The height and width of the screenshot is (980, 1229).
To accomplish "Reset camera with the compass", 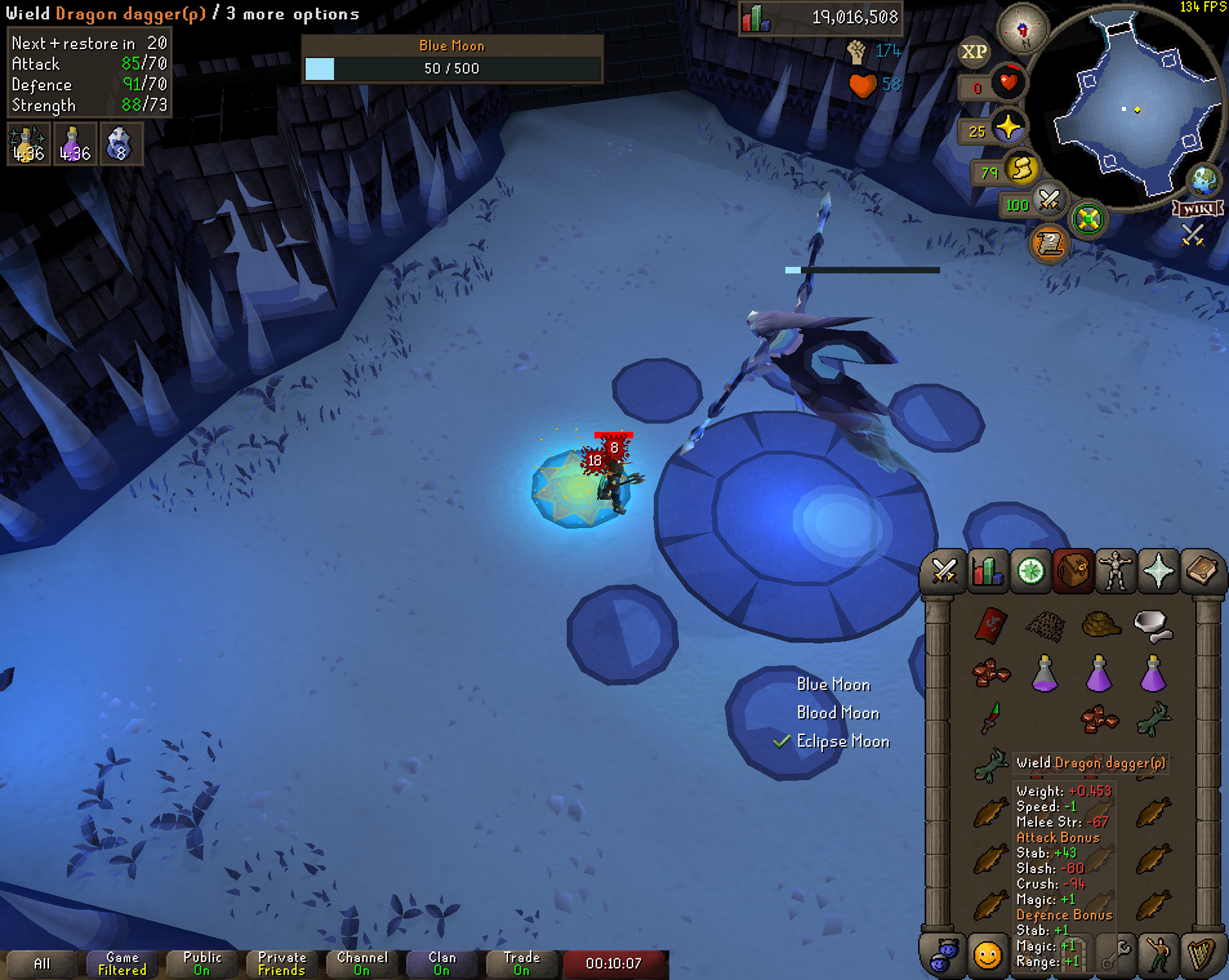I will pyautogui.click(x=1023, y=28).
